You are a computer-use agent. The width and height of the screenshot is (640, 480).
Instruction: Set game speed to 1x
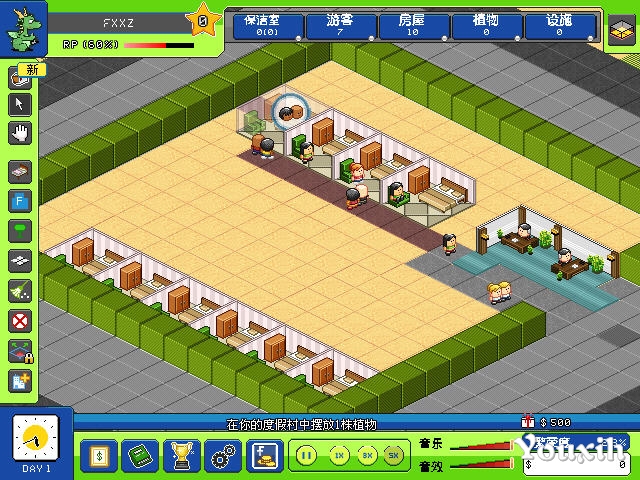[x=339, y=456]
